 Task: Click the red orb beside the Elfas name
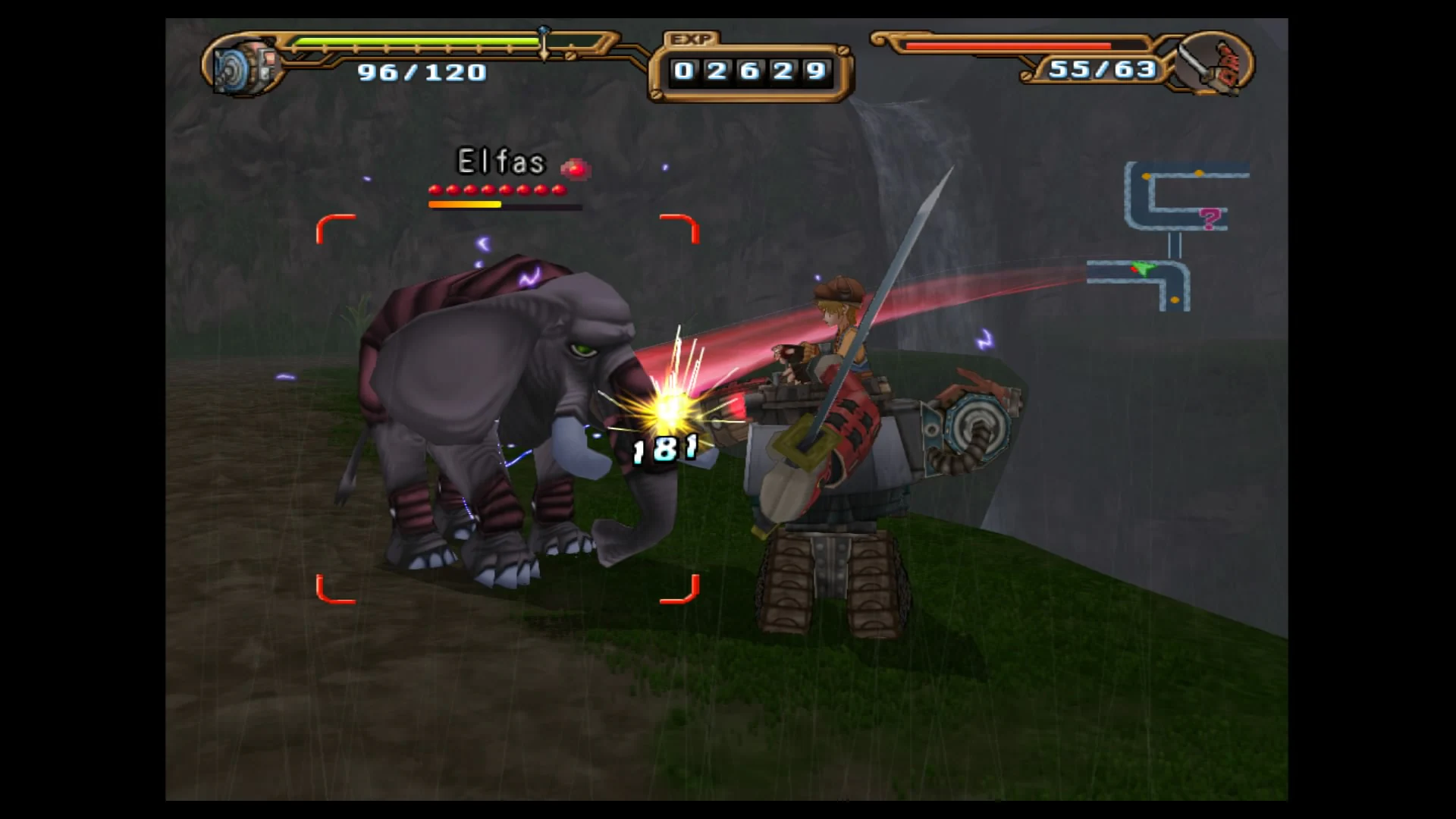pyautogui.click(x=576, y=168)
